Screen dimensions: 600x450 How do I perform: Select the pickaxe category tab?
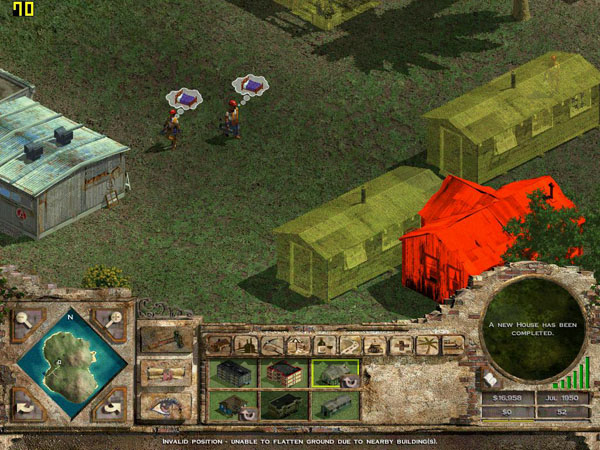[271, 345]
